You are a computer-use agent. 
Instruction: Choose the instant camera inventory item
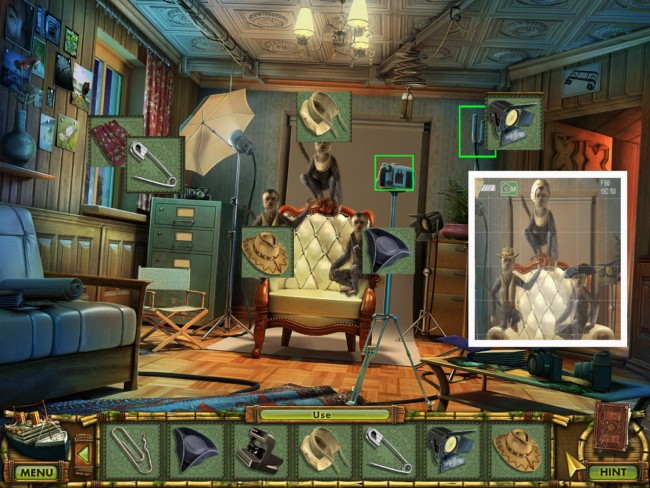[x=259, y=448]
